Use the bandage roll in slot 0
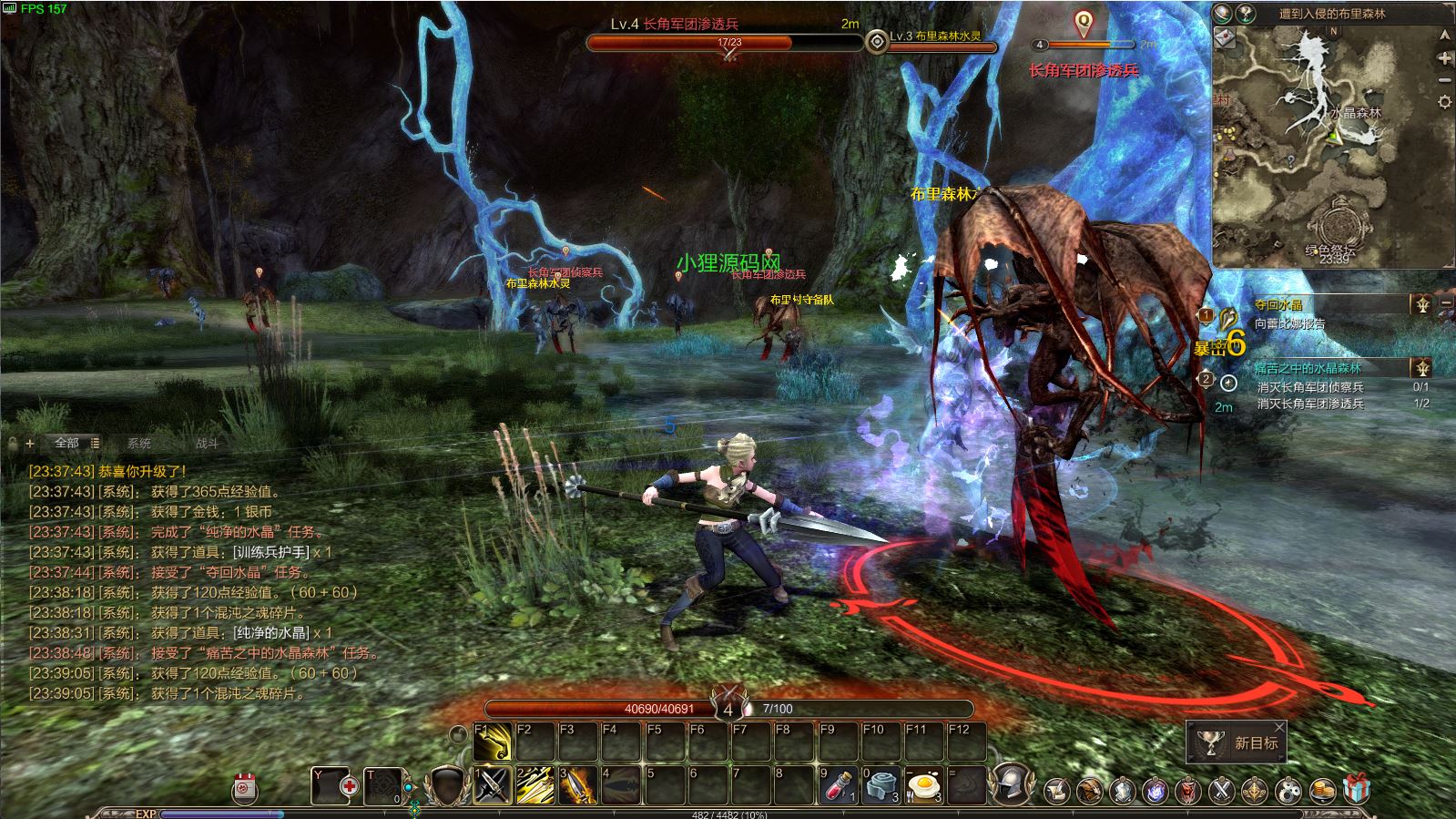 (881, 784)
